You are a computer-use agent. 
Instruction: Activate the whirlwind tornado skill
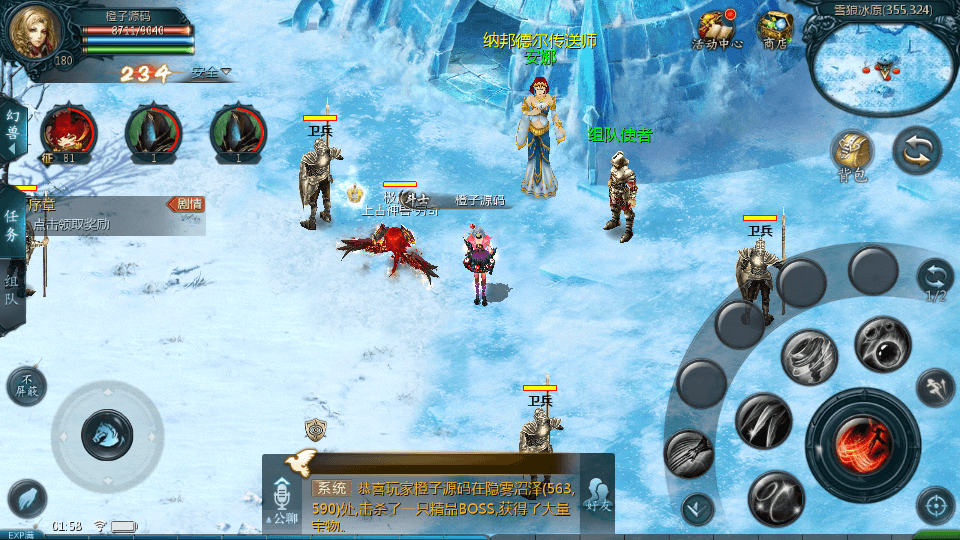(x=809, y=356)
